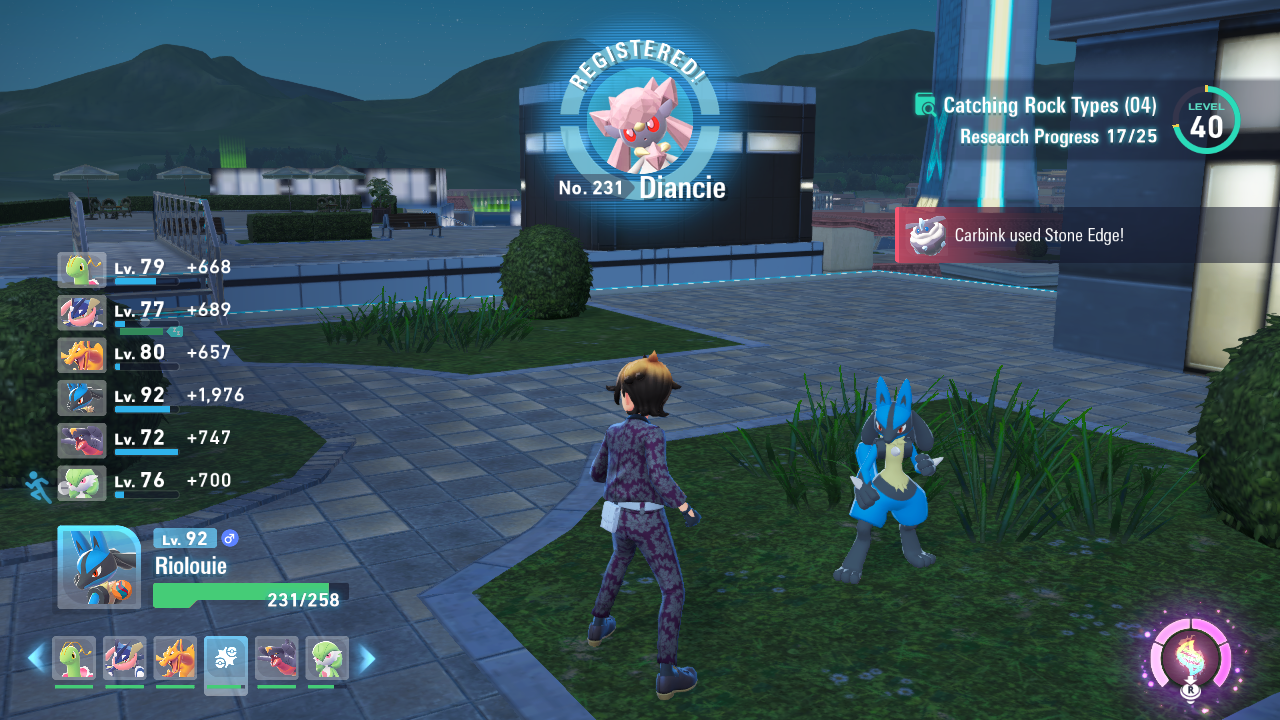Switch to Greninja in the party bar
This screenshot has height=720, width=1280.
click(125, 658)
